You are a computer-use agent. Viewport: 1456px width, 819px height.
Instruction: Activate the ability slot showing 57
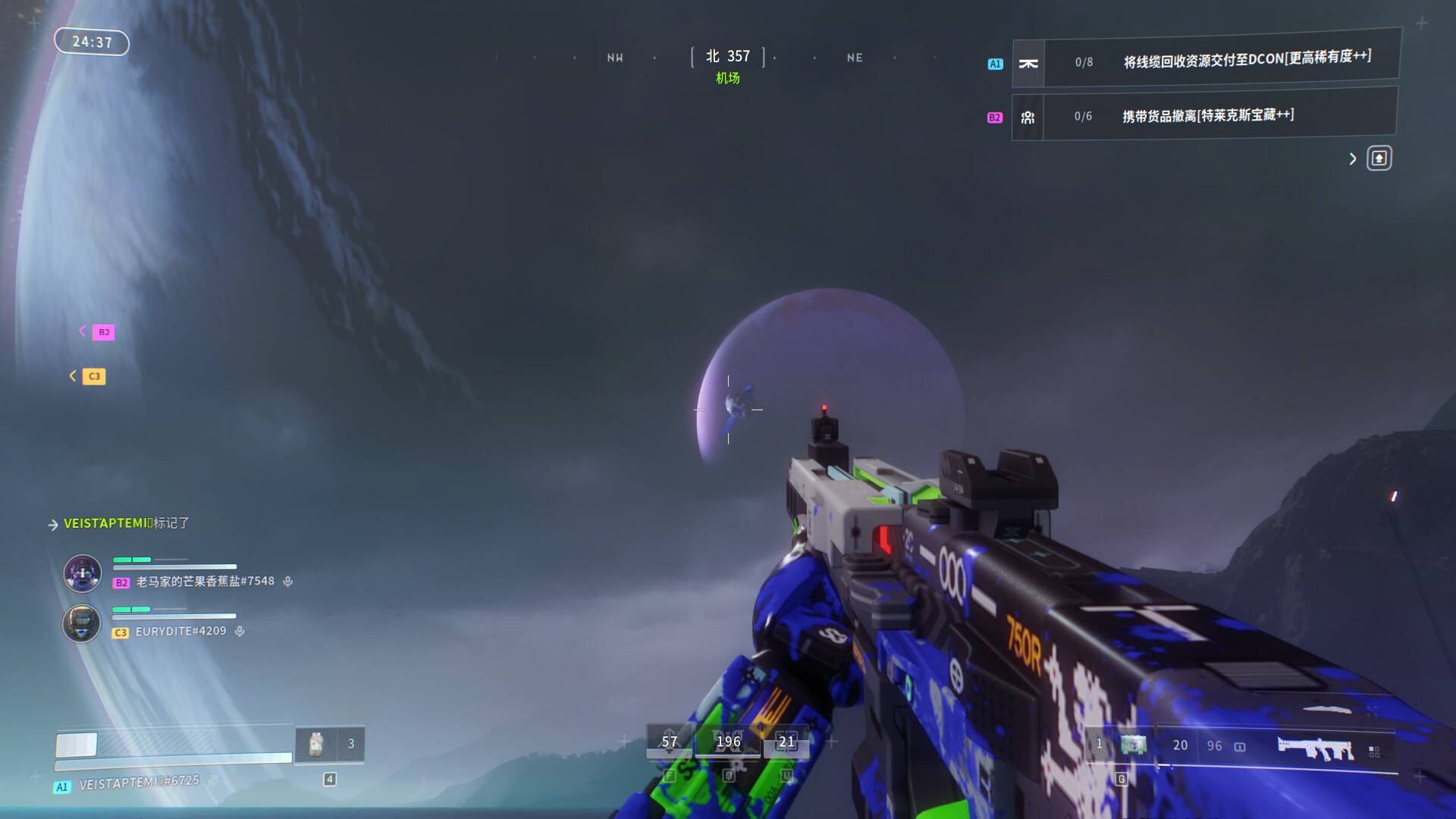pos(669,742)
